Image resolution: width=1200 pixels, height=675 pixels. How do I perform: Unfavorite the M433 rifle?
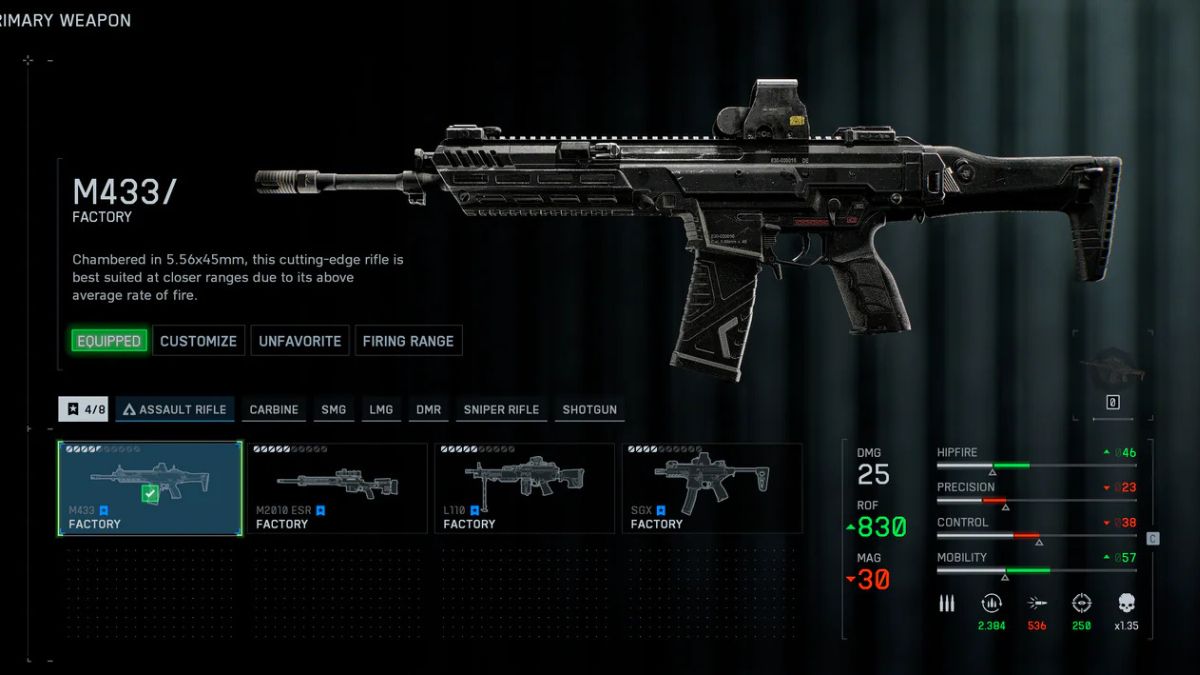pyautogui.click(x=300, y=341)
